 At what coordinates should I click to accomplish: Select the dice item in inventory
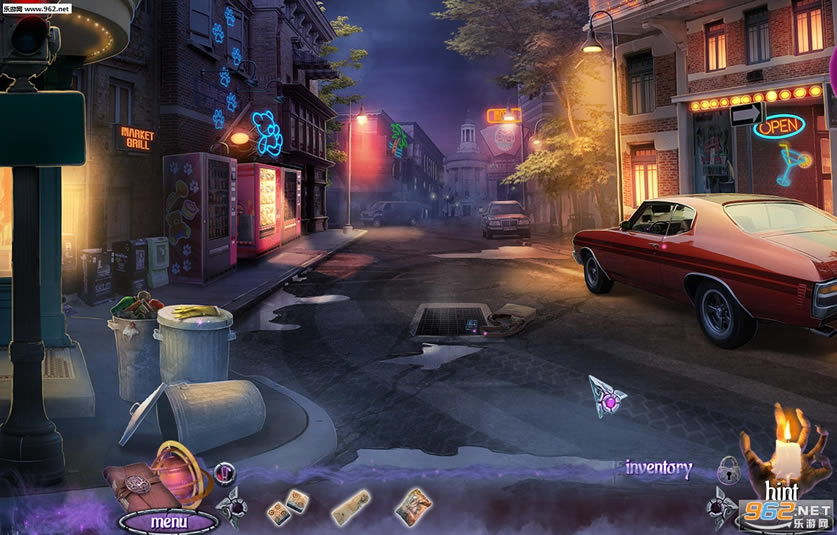[283, 506]
